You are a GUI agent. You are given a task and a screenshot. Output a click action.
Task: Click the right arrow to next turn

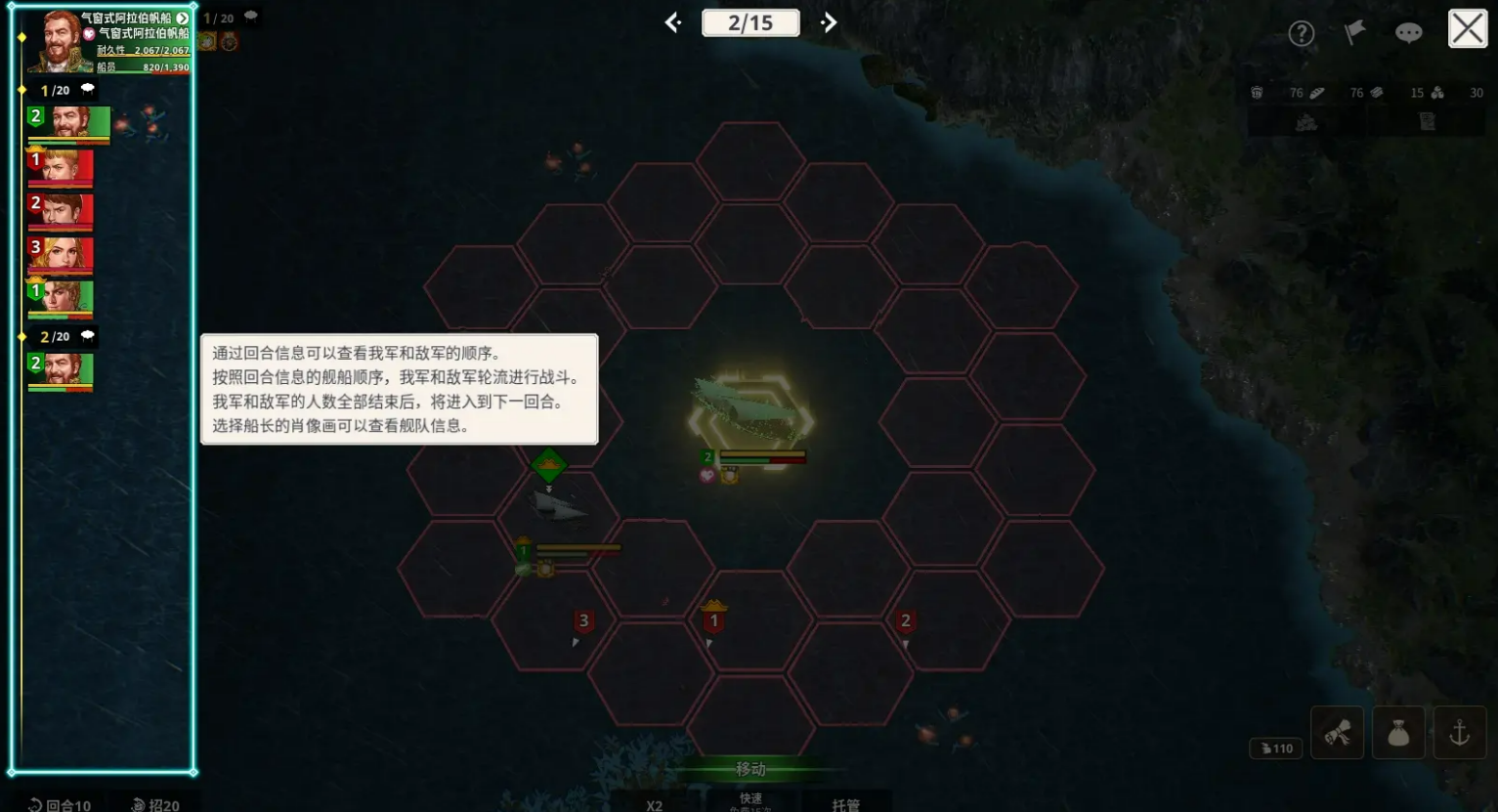pos(829,21)
